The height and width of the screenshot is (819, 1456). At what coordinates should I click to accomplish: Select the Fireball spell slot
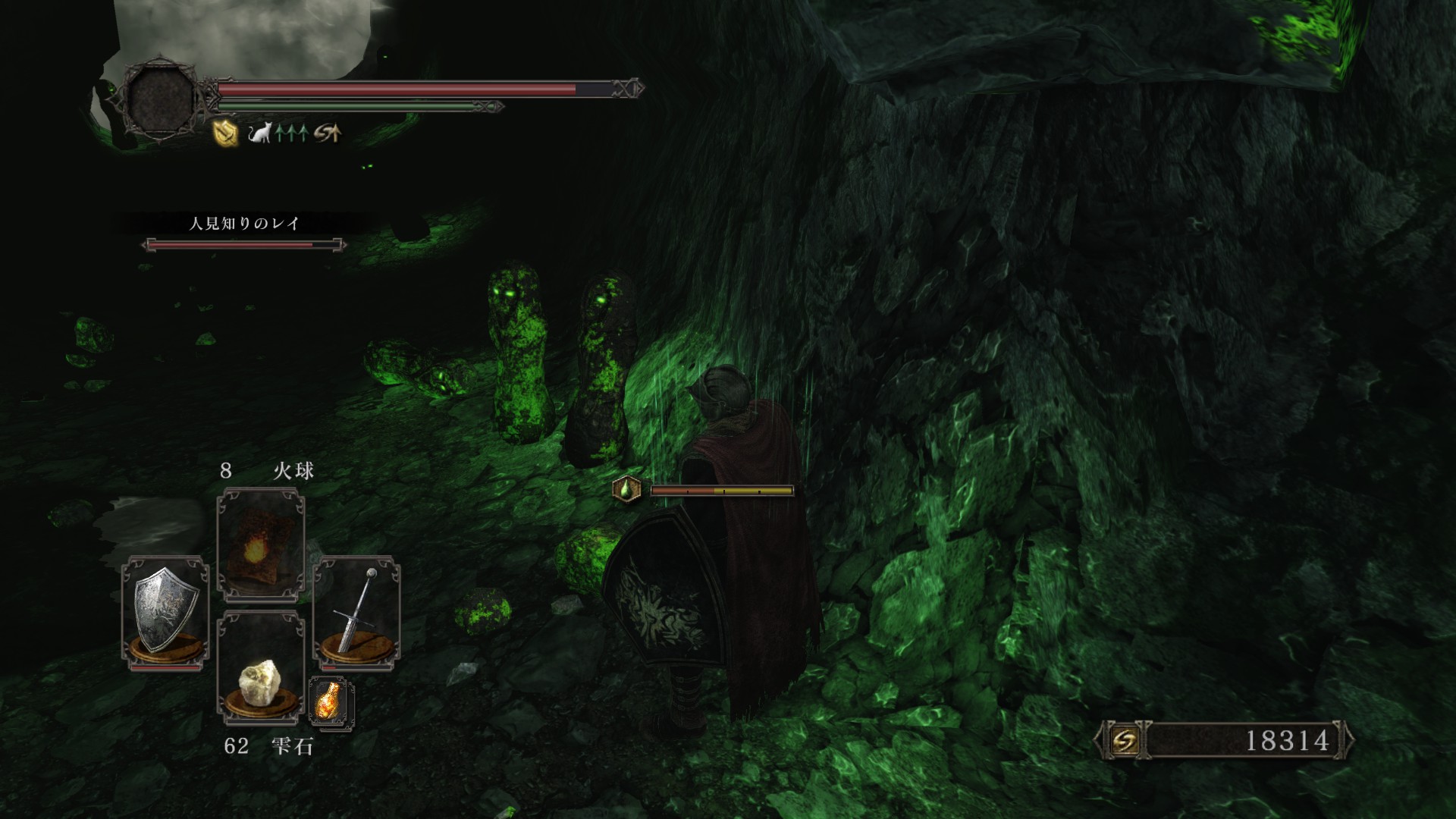pos(261,544)
